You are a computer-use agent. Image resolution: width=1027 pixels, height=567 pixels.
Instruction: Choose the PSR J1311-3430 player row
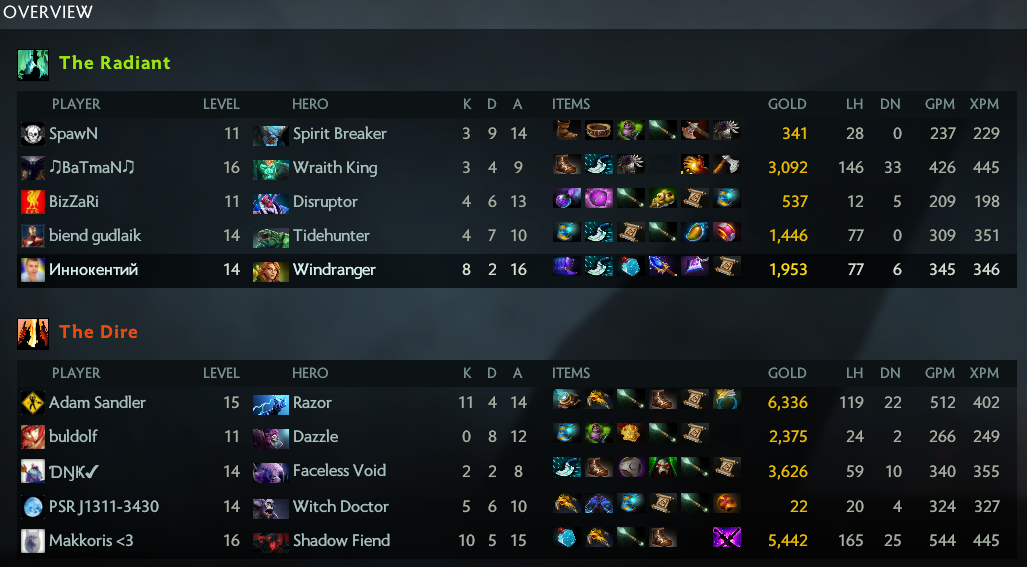104,507
